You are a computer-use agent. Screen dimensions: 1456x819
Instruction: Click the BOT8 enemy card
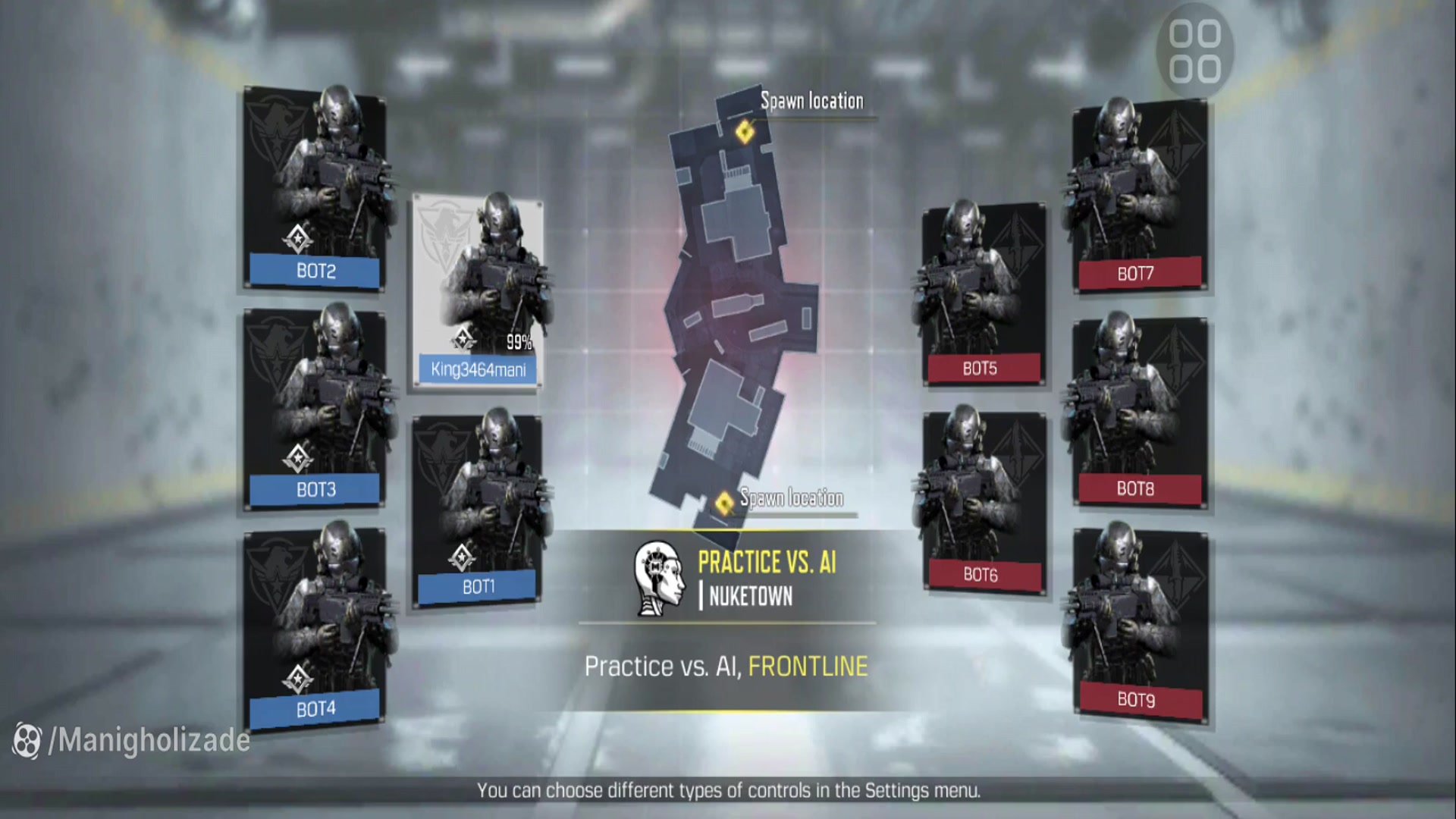click(1137, 411)
